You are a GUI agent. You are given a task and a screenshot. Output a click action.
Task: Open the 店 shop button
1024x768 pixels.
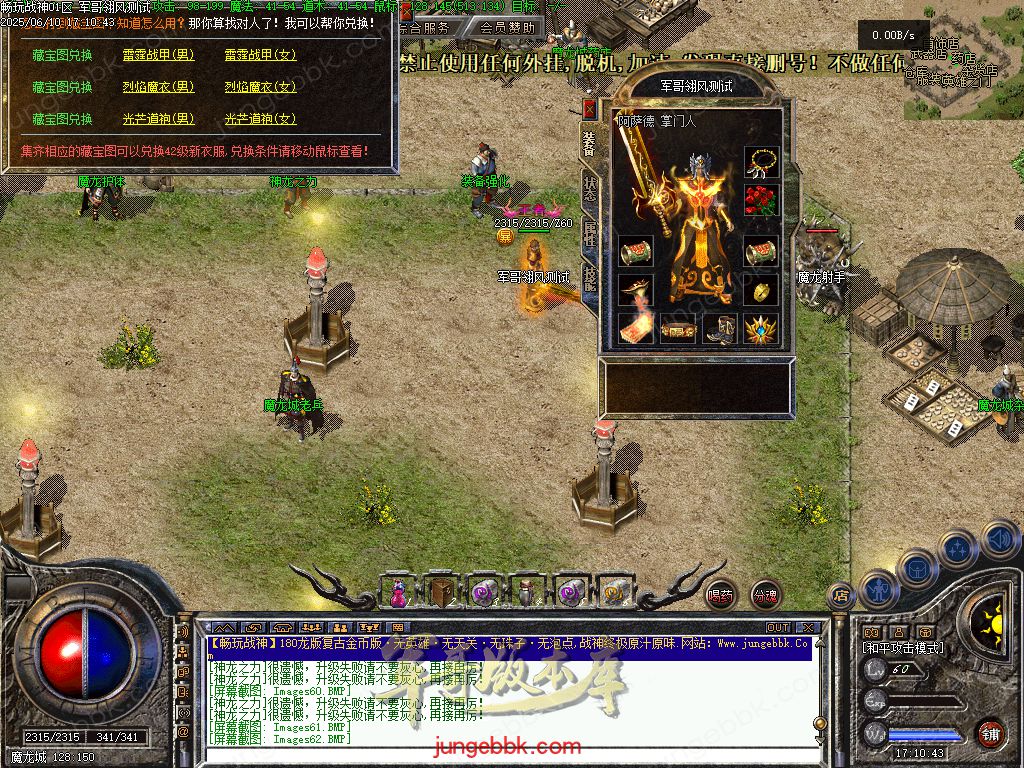coord(840,595)
